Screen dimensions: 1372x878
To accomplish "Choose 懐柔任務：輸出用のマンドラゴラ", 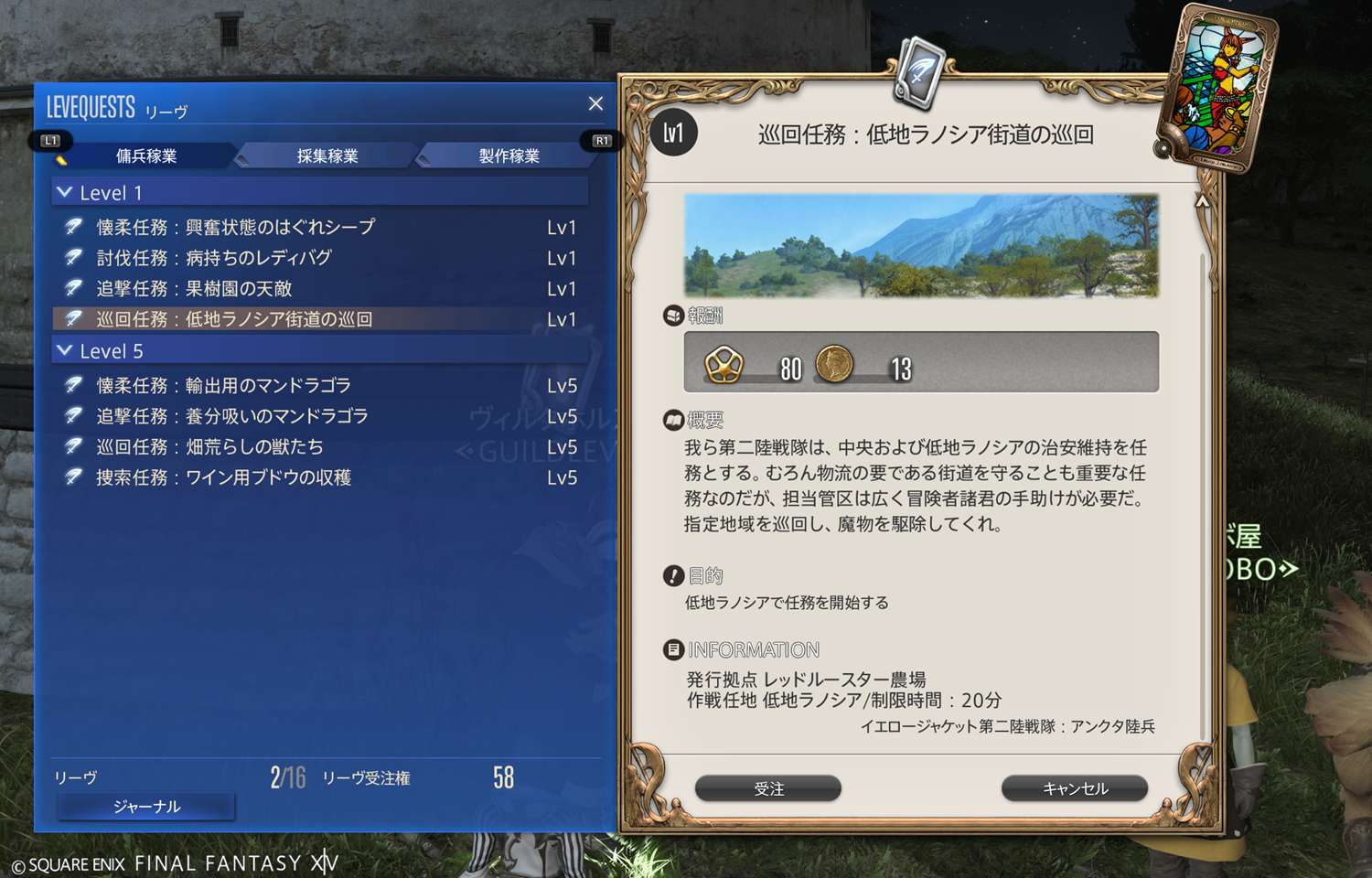I will (224, 386).
